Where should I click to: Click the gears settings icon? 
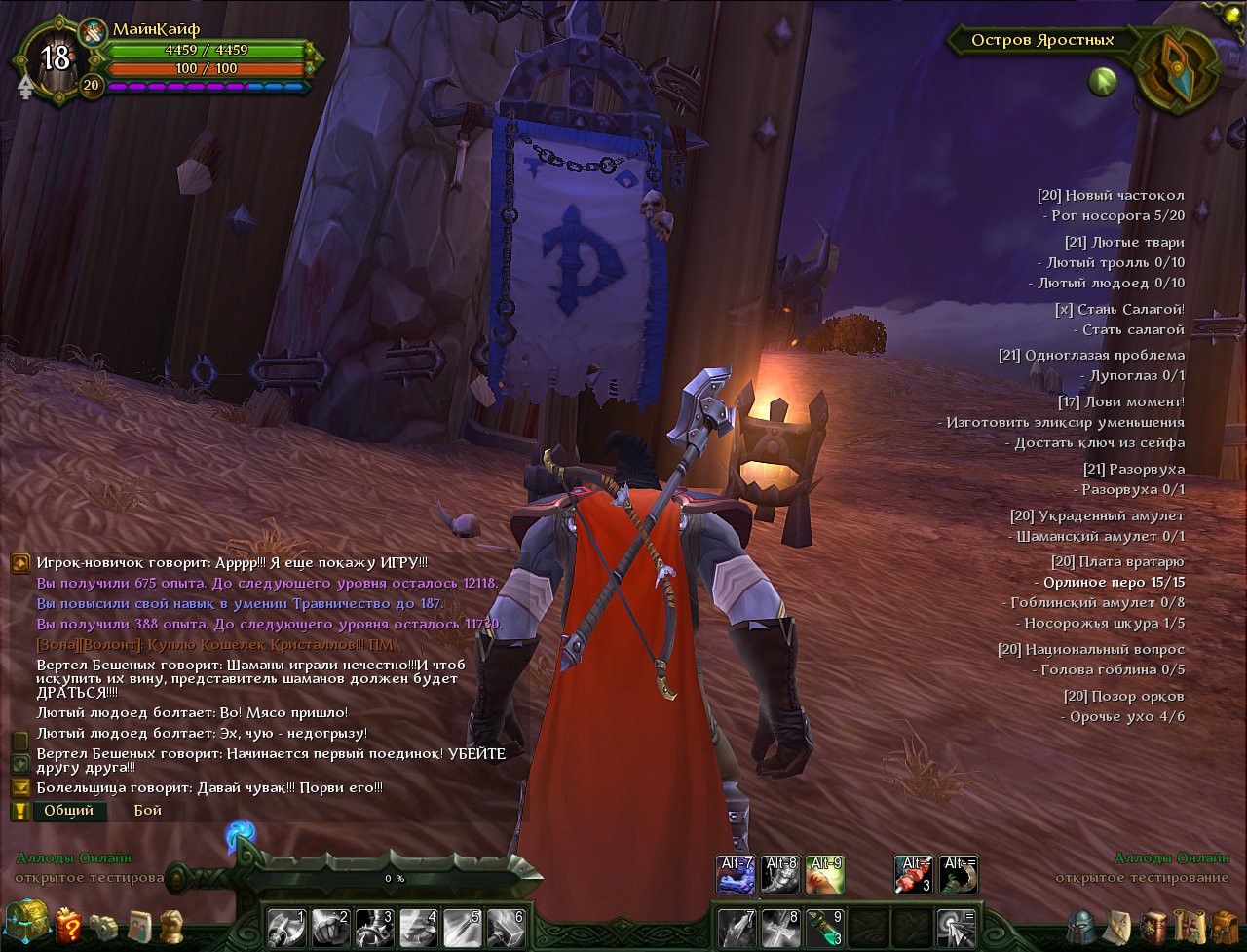coord(102,925)
